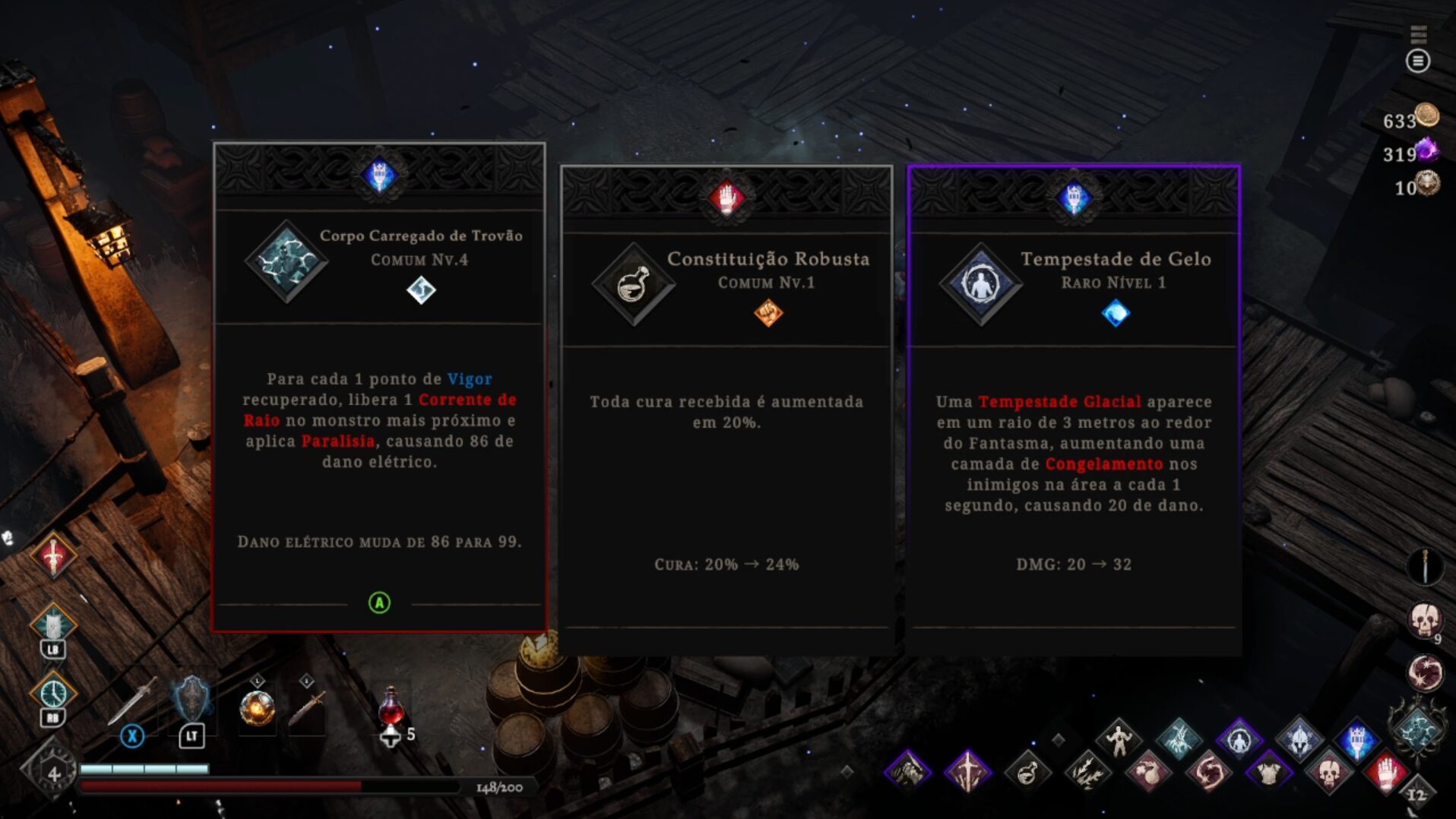Click the crescent moon status icon
Image resolution: width=1456 pixels, height=819 pixels.
1425,672
